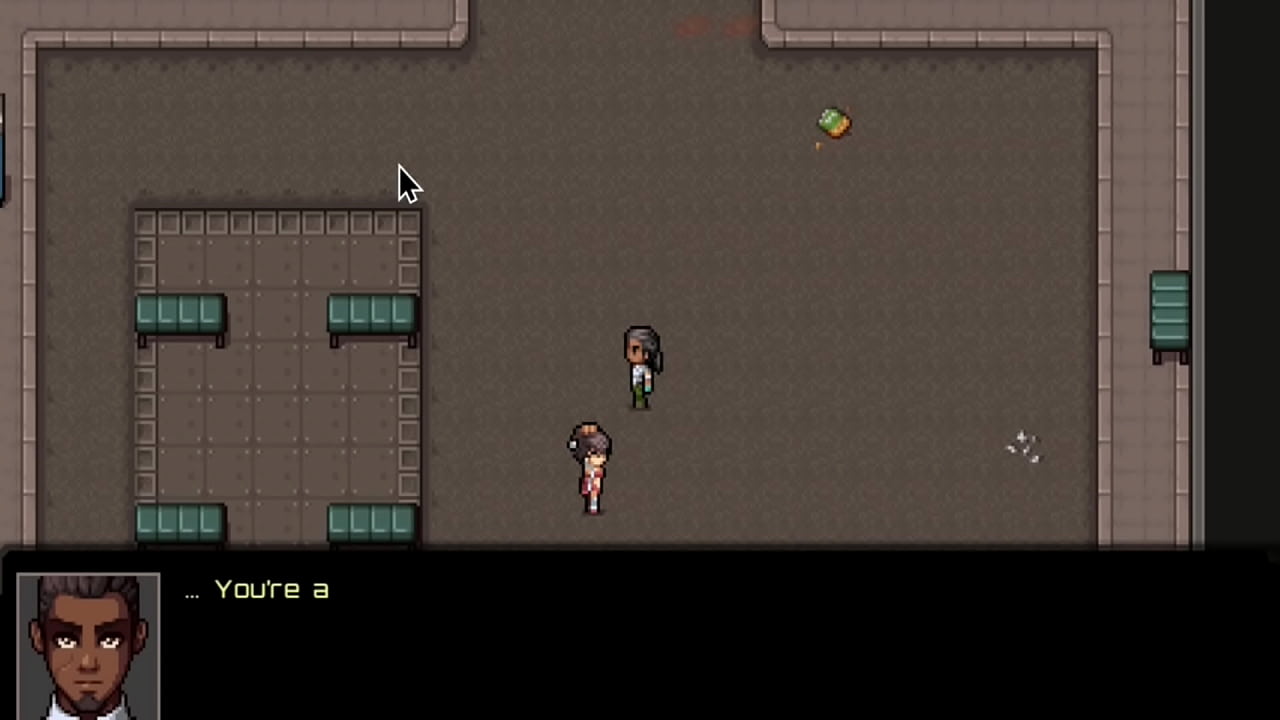Click the ellipsis before the dialogue text
Screen dimensions: 1280x720
191,592
